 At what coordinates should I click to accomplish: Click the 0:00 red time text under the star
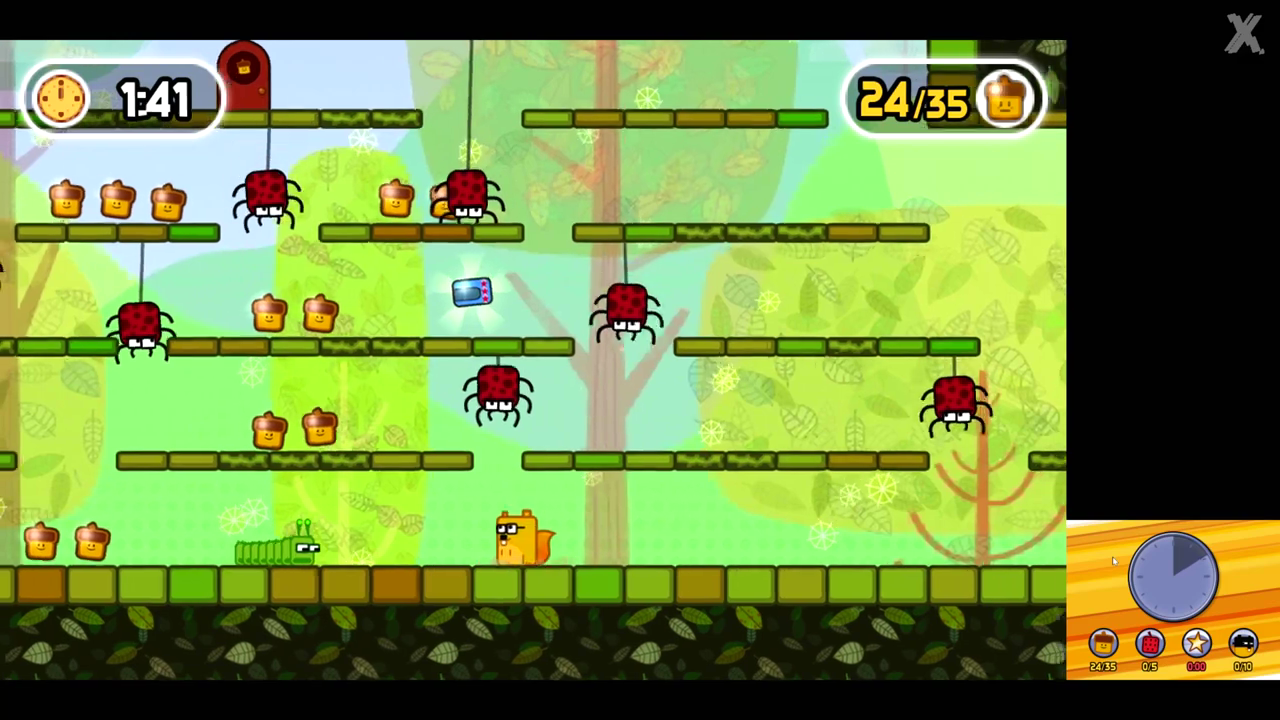pos(1196,666)
